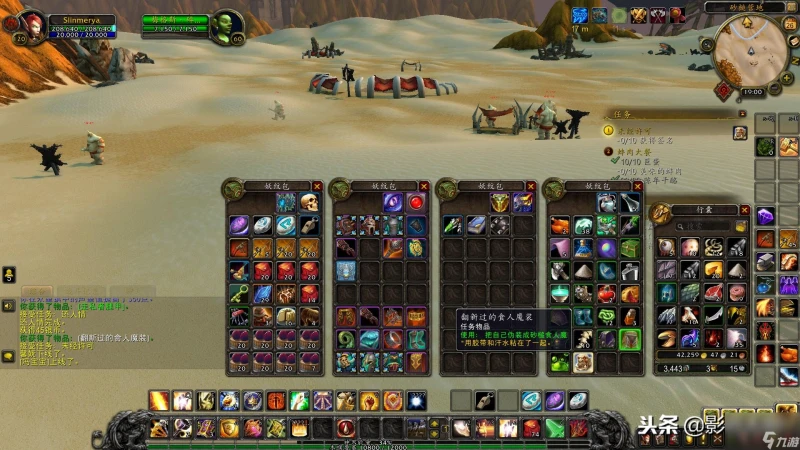
Task: Activate the first flame ability on the action bar
Action: (158, 400)
